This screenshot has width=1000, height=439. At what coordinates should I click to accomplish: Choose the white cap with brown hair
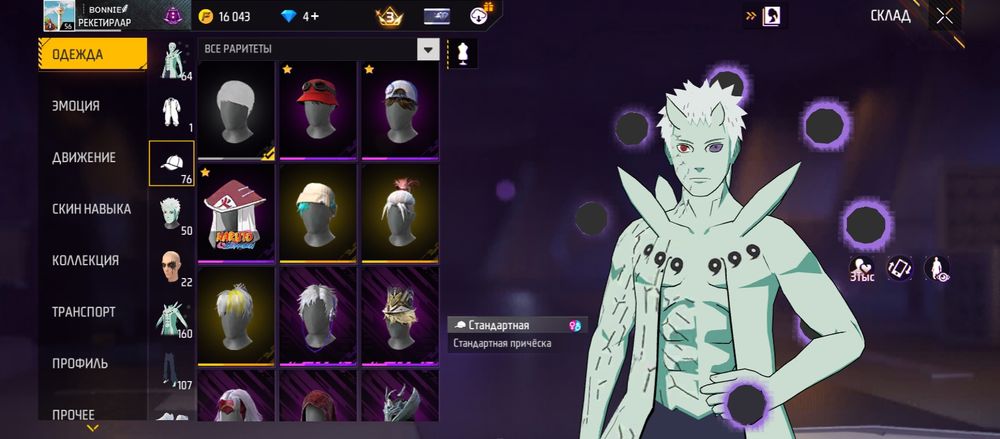pyautogui.click(x=399, y=110)
